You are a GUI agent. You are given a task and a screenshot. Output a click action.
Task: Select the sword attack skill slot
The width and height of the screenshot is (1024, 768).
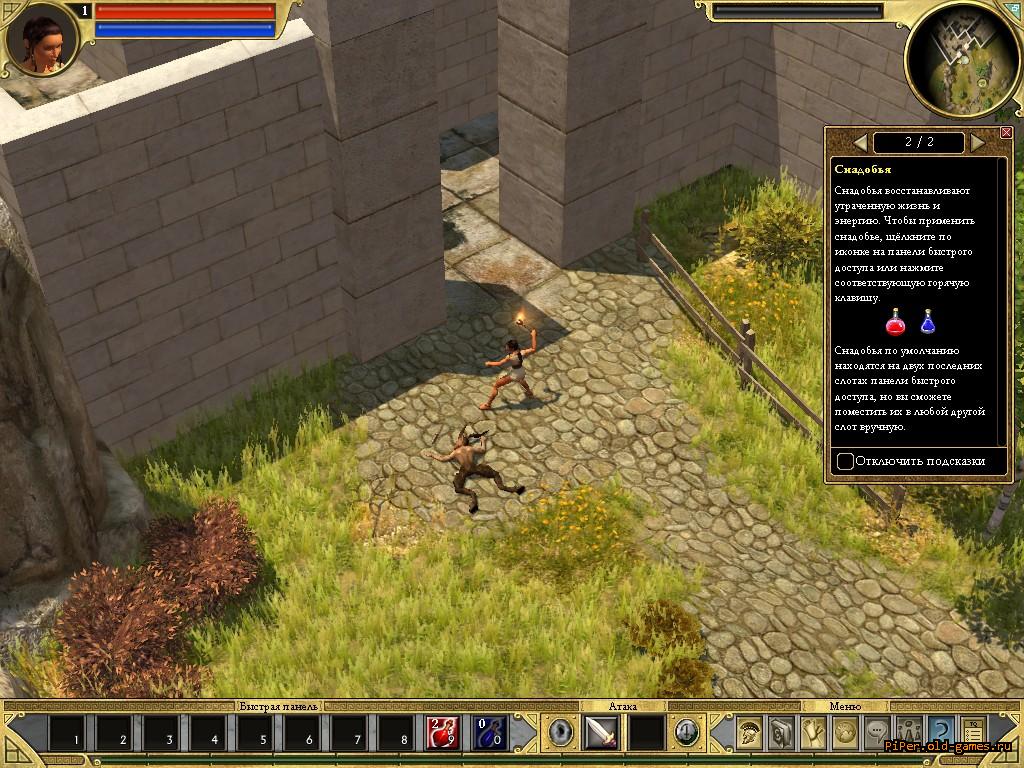click(602, 733)
